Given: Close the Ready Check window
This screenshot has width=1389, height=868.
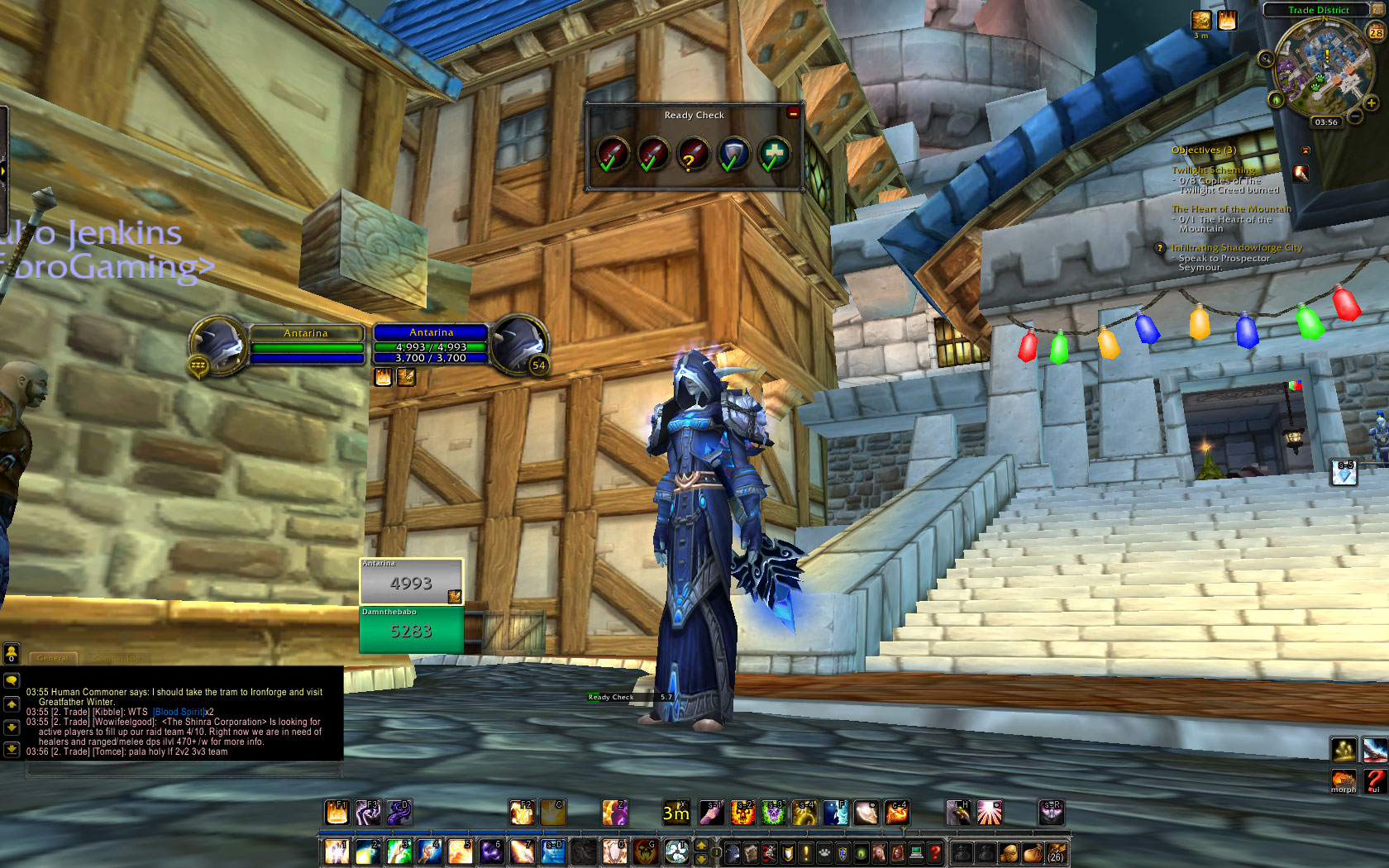Looking at the screenshot, I should click(793, 112).
